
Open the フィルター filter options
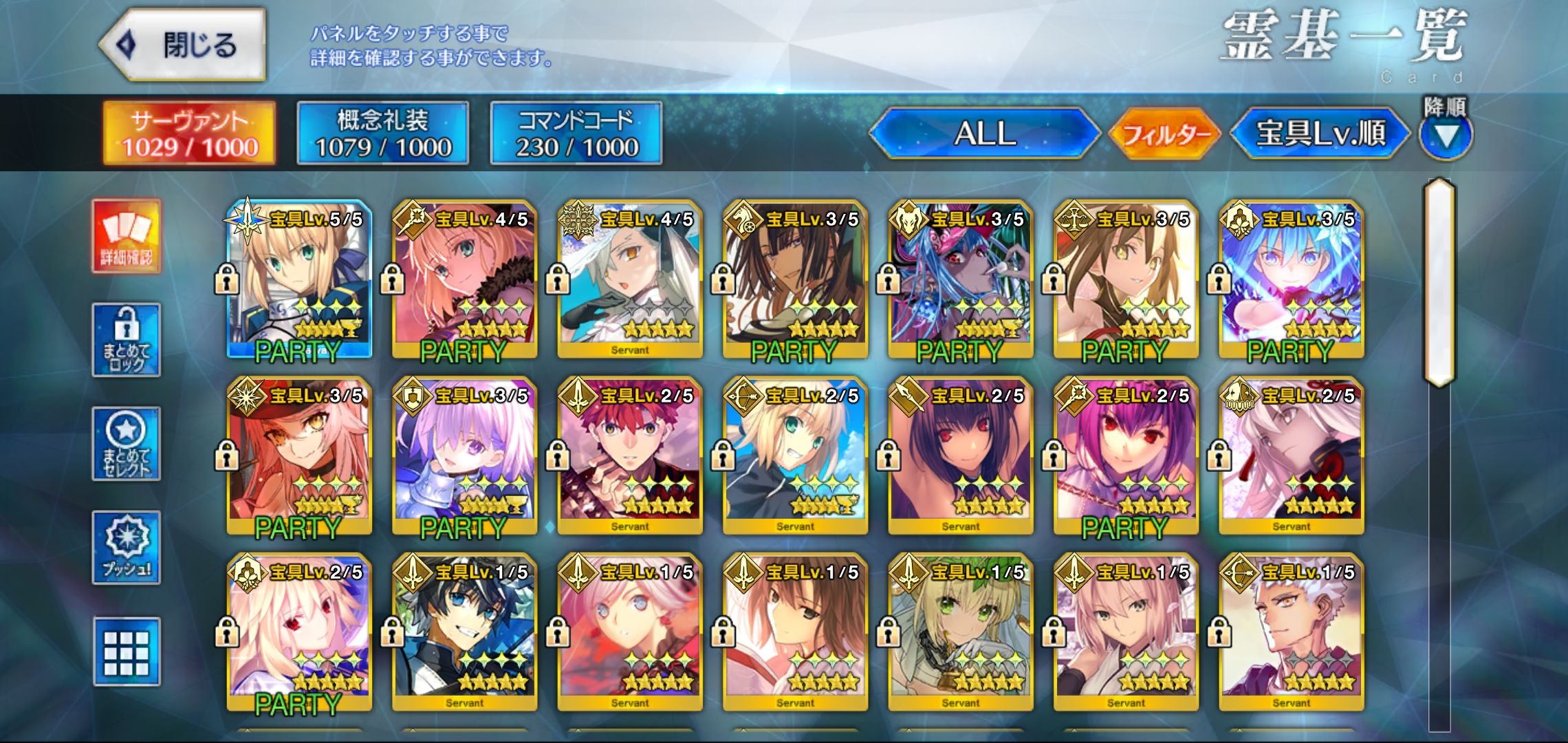coord(1164,133)
